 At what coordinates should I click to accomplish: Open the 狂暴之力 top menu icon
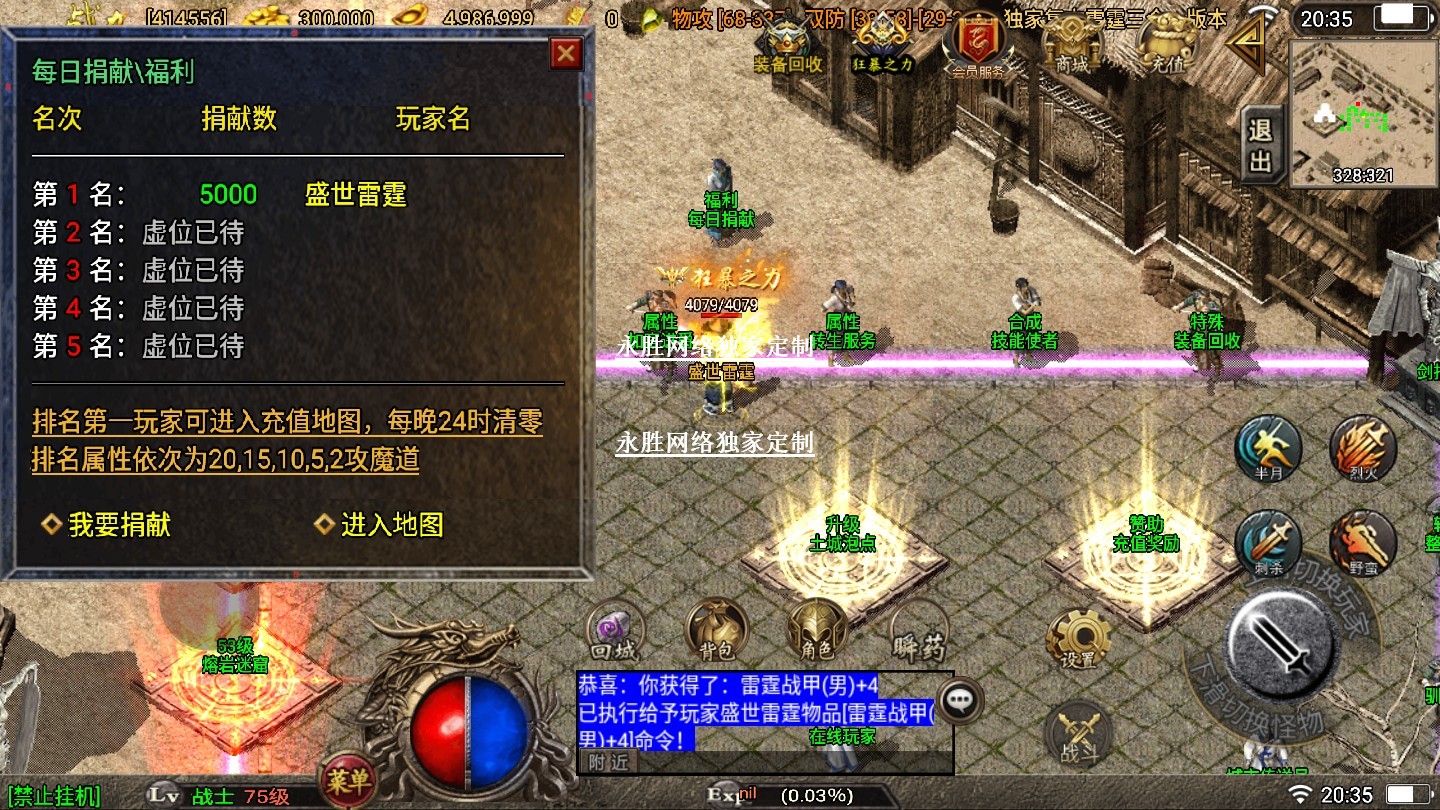[882, 46]
